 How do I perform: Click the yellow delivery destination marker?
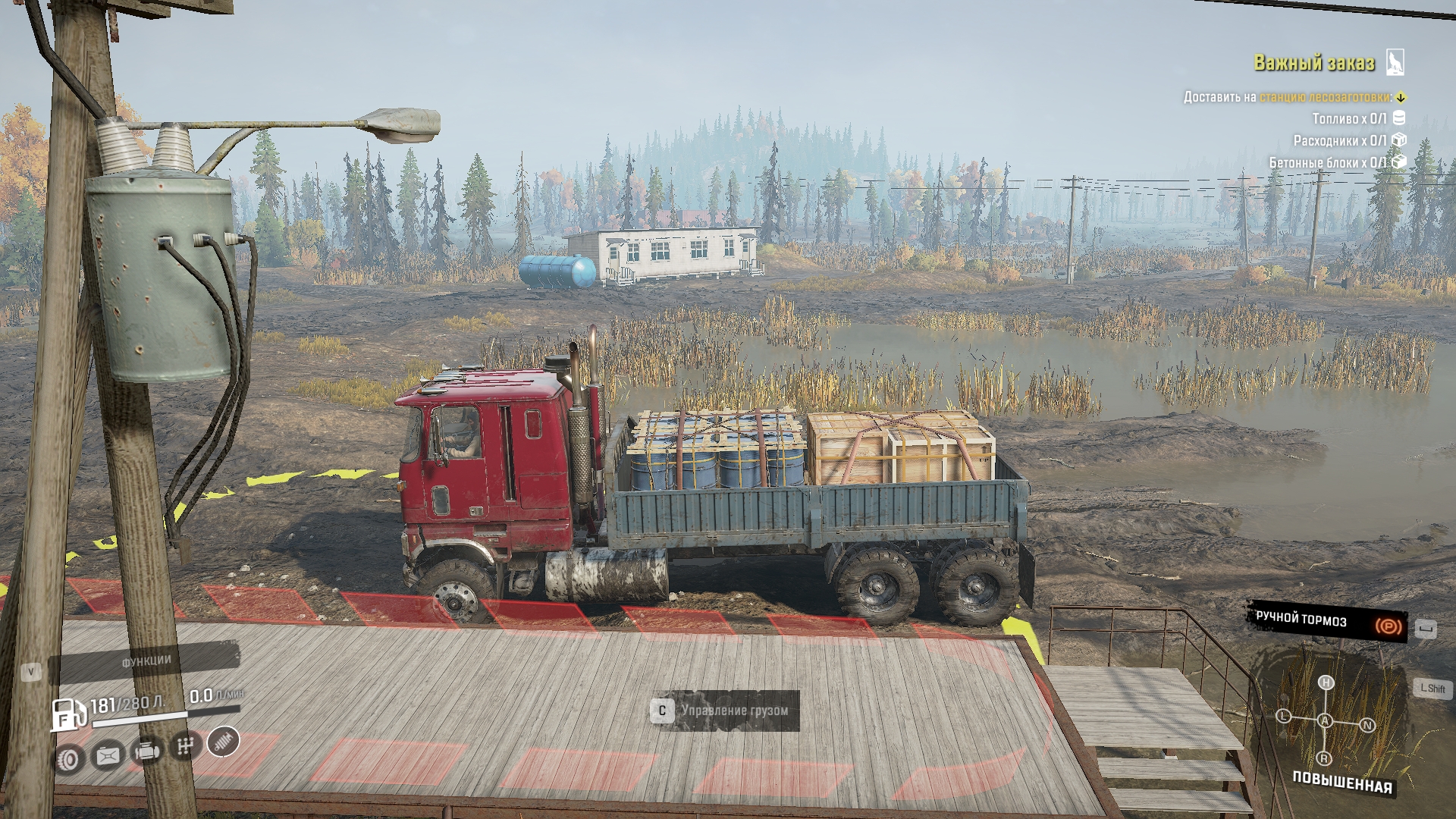coord(1401,97)
